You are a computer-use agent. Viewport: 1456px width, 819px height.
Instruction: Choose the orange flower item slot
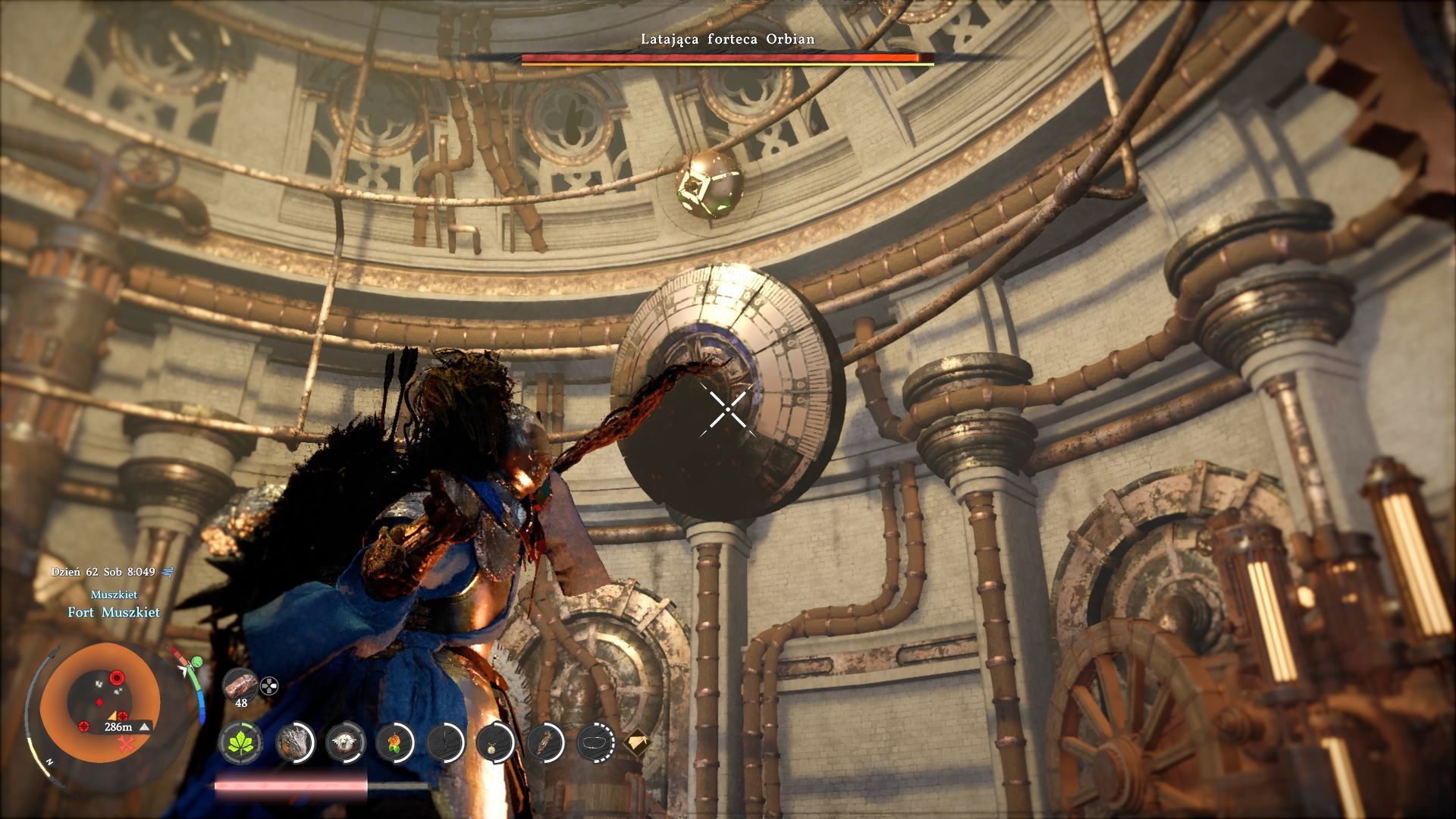point(395,741)
